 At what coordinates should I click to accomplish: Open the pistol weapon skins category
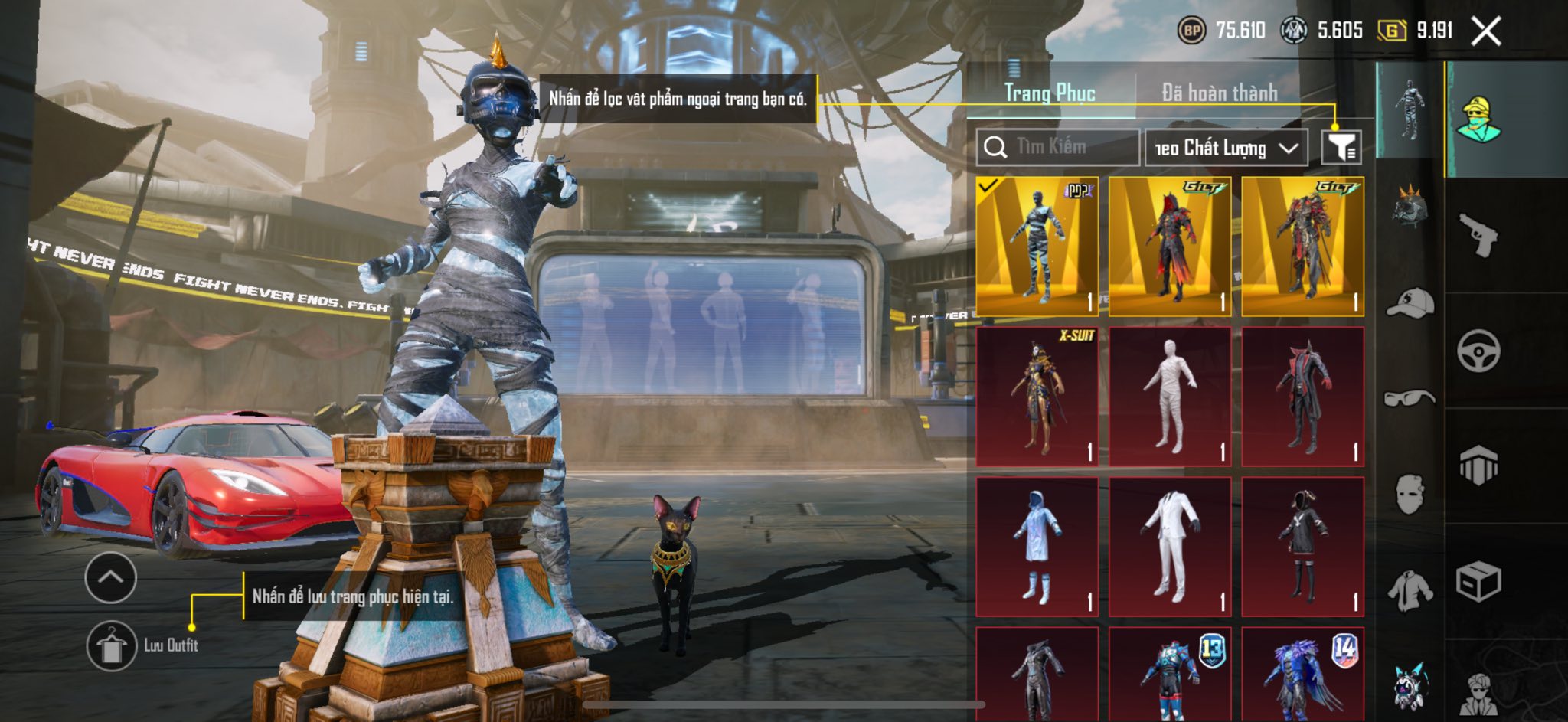pos(1478,236)
